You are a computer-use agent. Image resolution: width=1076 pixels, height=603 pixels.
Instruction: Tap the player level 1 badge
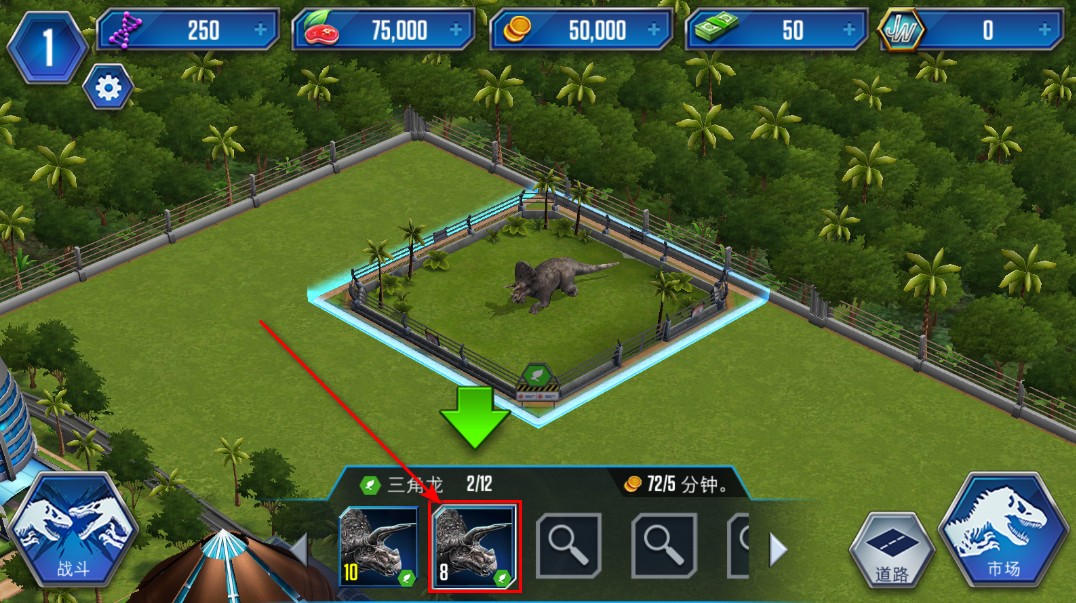pyautogui.click(x=47, y=46)
